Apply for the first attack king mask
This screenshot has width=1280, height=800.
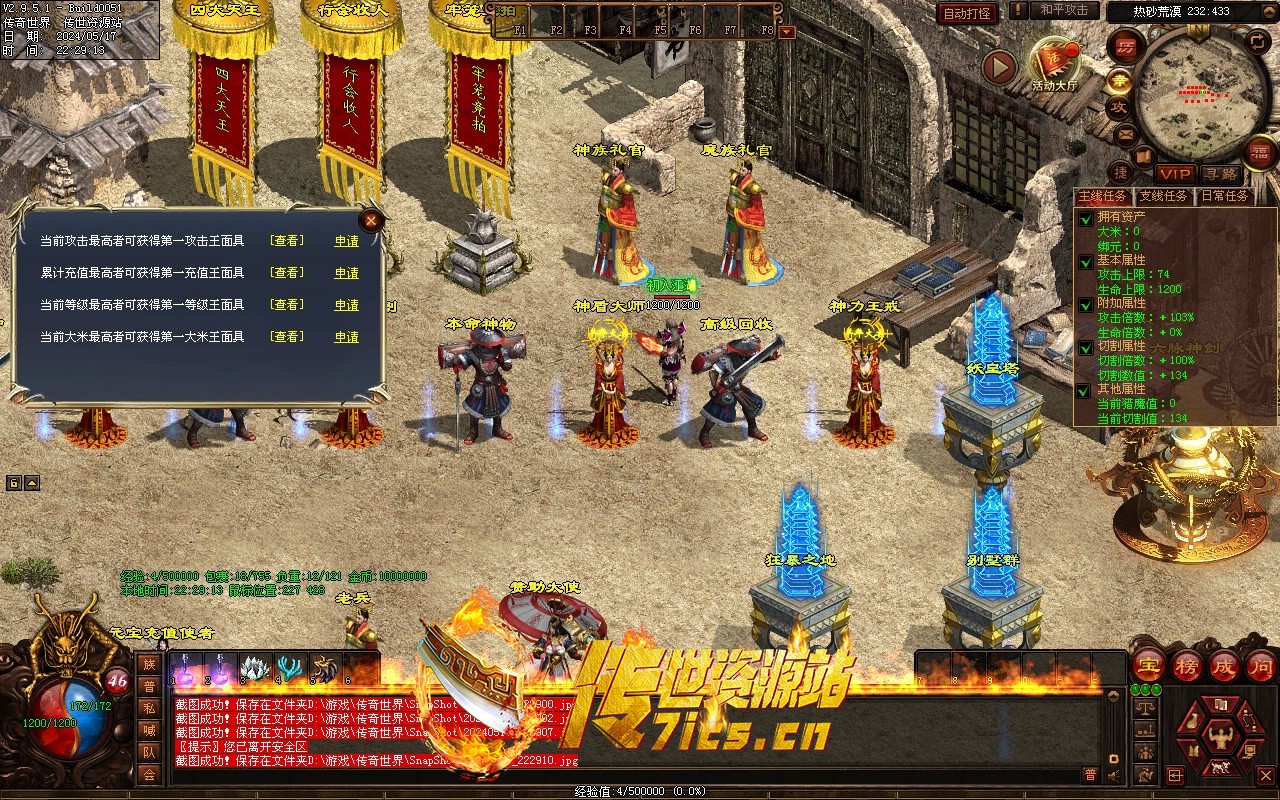coord(346,241)
